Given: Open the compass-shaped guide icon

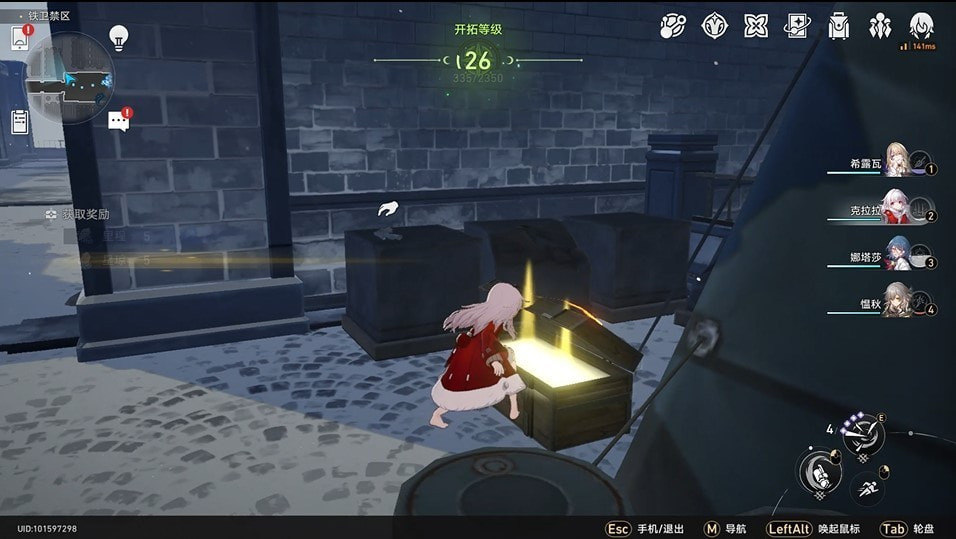Looking at the screenshot, I should click(715, 26).
